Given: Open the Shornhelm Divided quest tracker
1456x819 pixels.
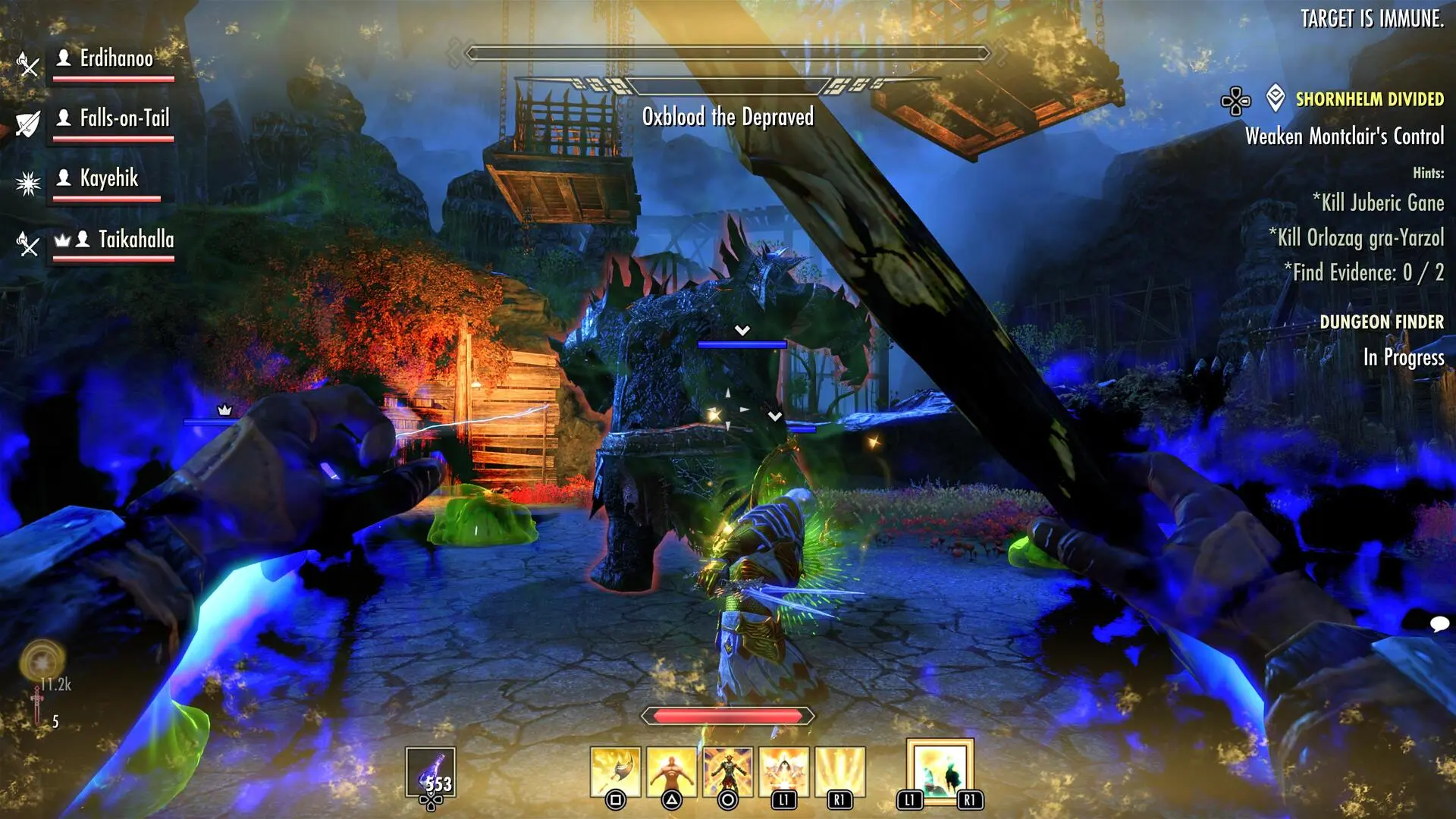Looking at the screenshot, I should (1369, 99).
